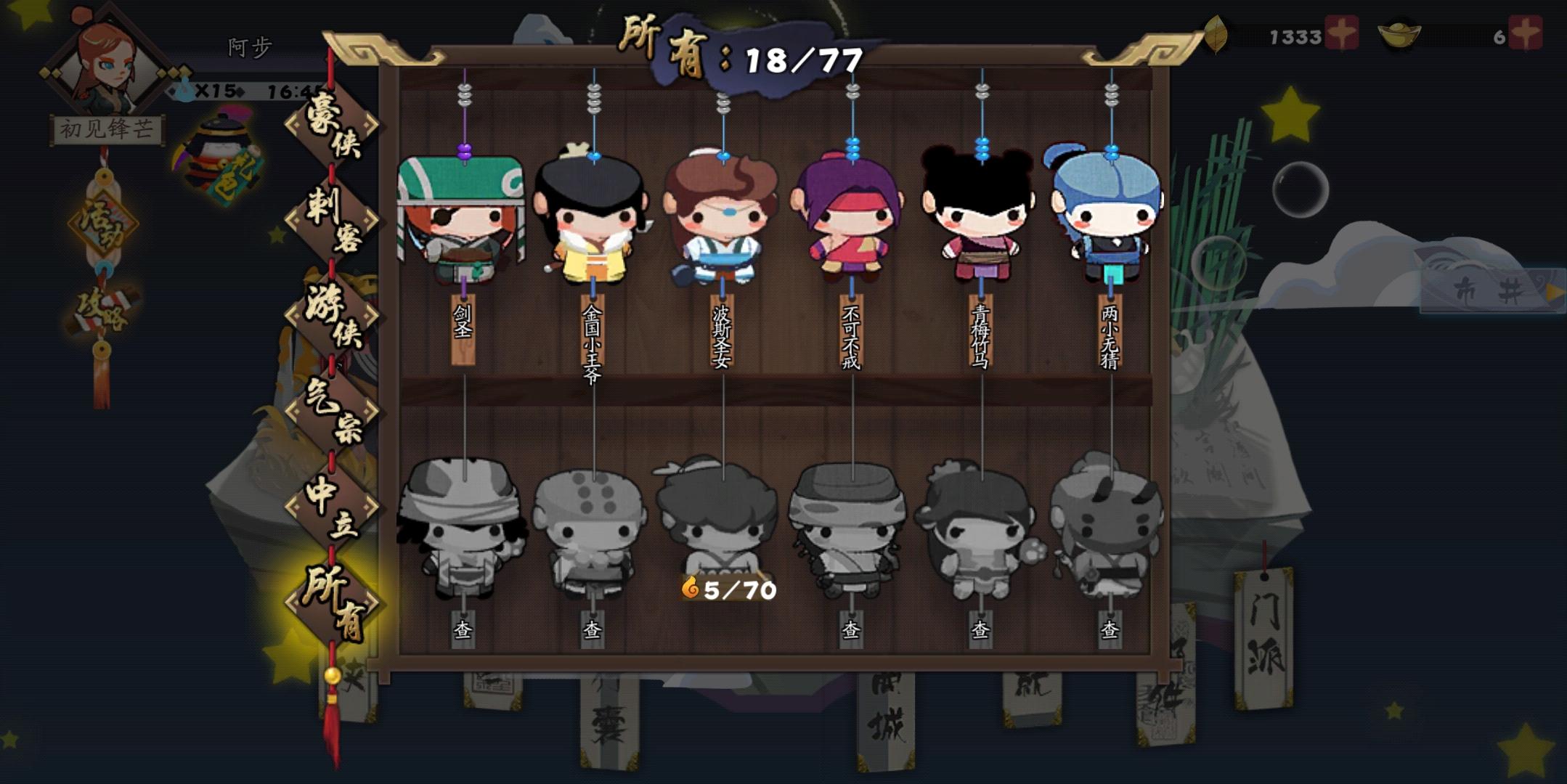Click the 活动 activity pendant icon
The height and width of the screenshot is (784, 1567).
coord(102,225)
